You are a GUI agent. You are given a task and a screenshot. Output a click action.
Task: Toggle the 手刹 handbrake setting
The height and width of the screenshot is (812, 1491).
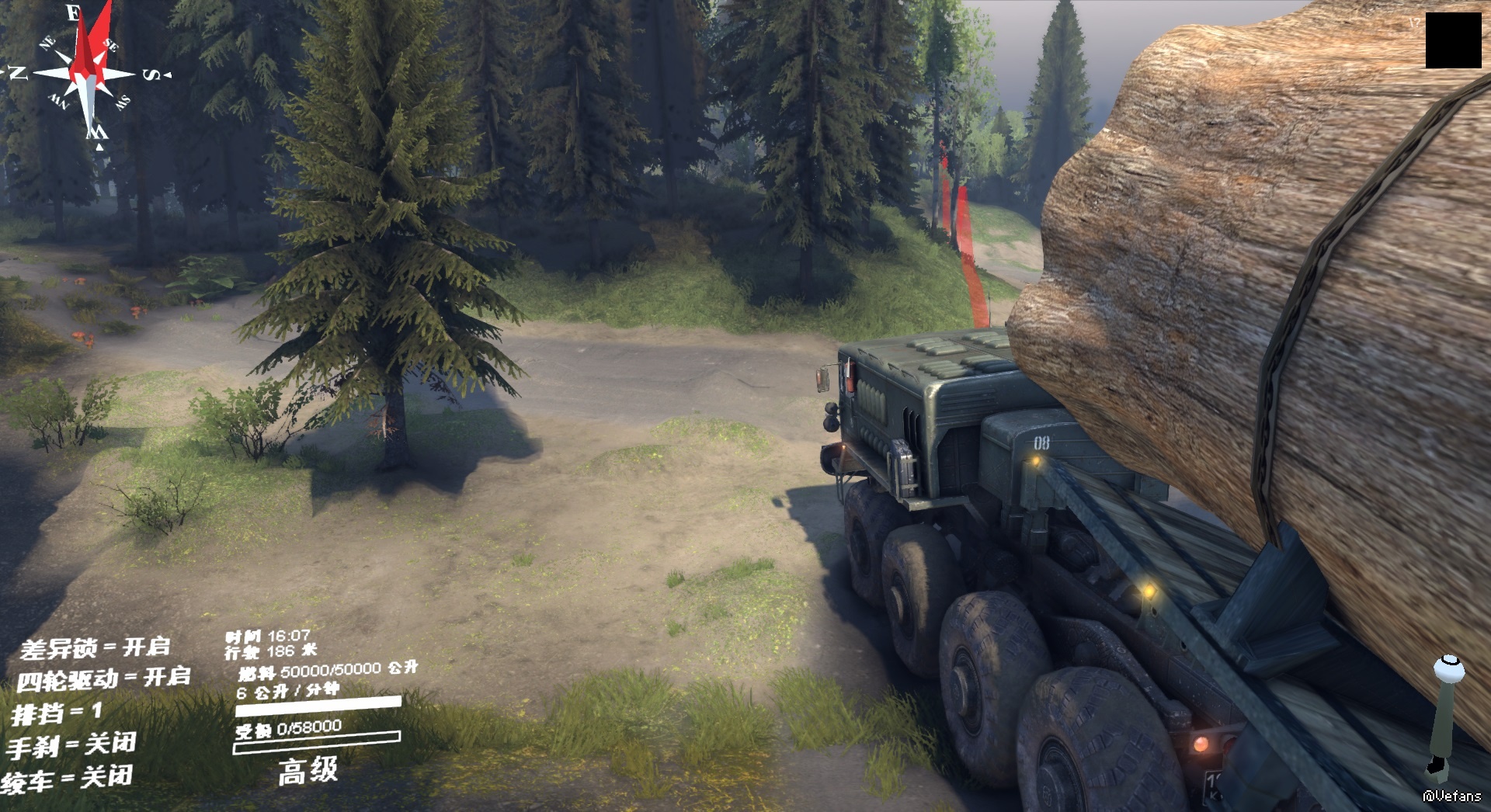[x=71, y=745]
